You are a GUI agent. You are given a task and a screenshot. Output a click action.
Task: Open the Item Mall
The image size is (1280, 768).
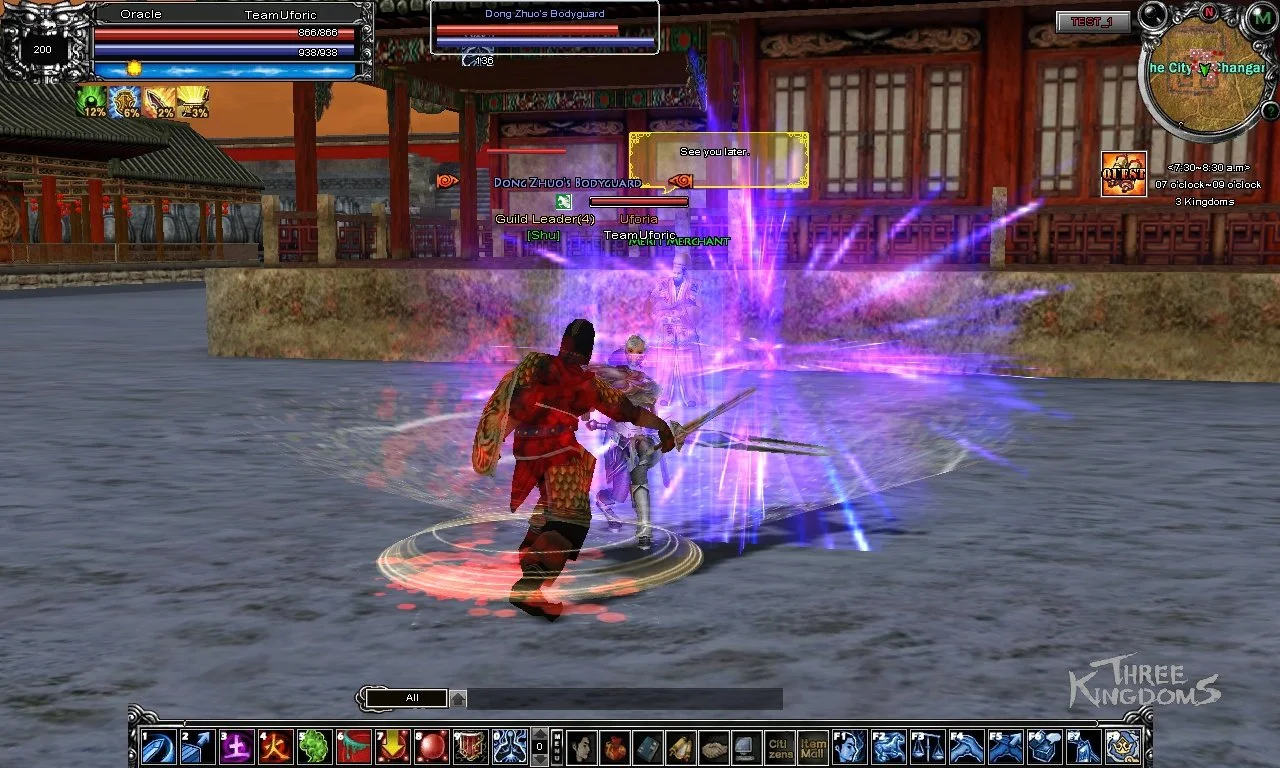812,746
